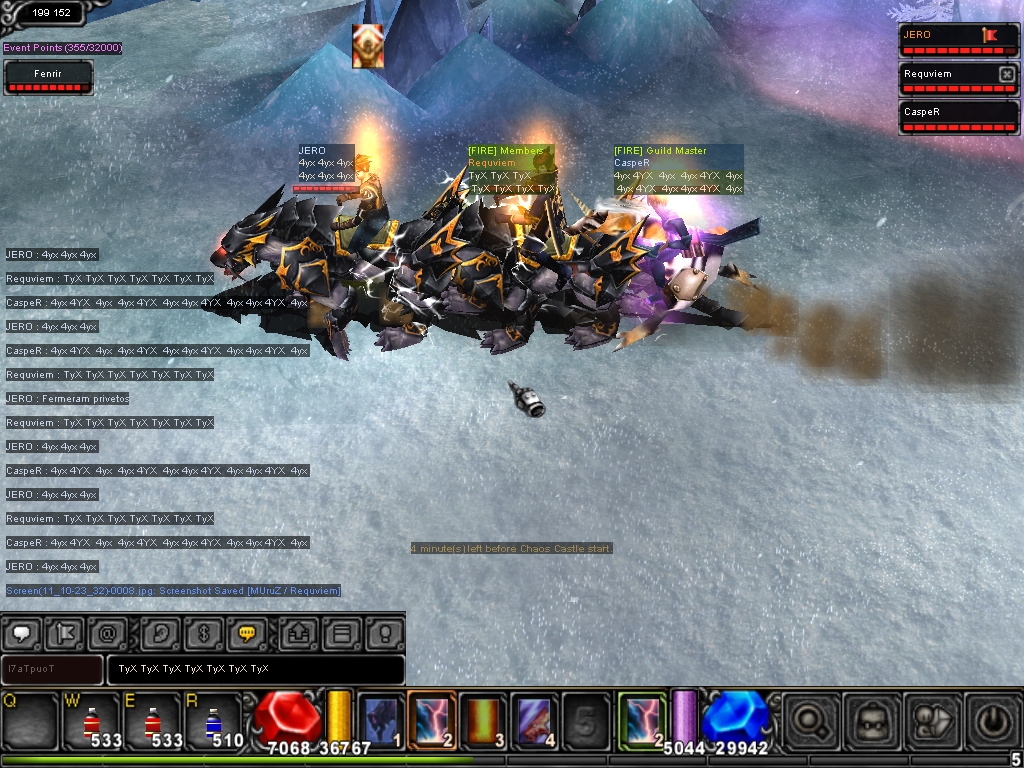Toggle the ear whisper button

coord(159,634)
